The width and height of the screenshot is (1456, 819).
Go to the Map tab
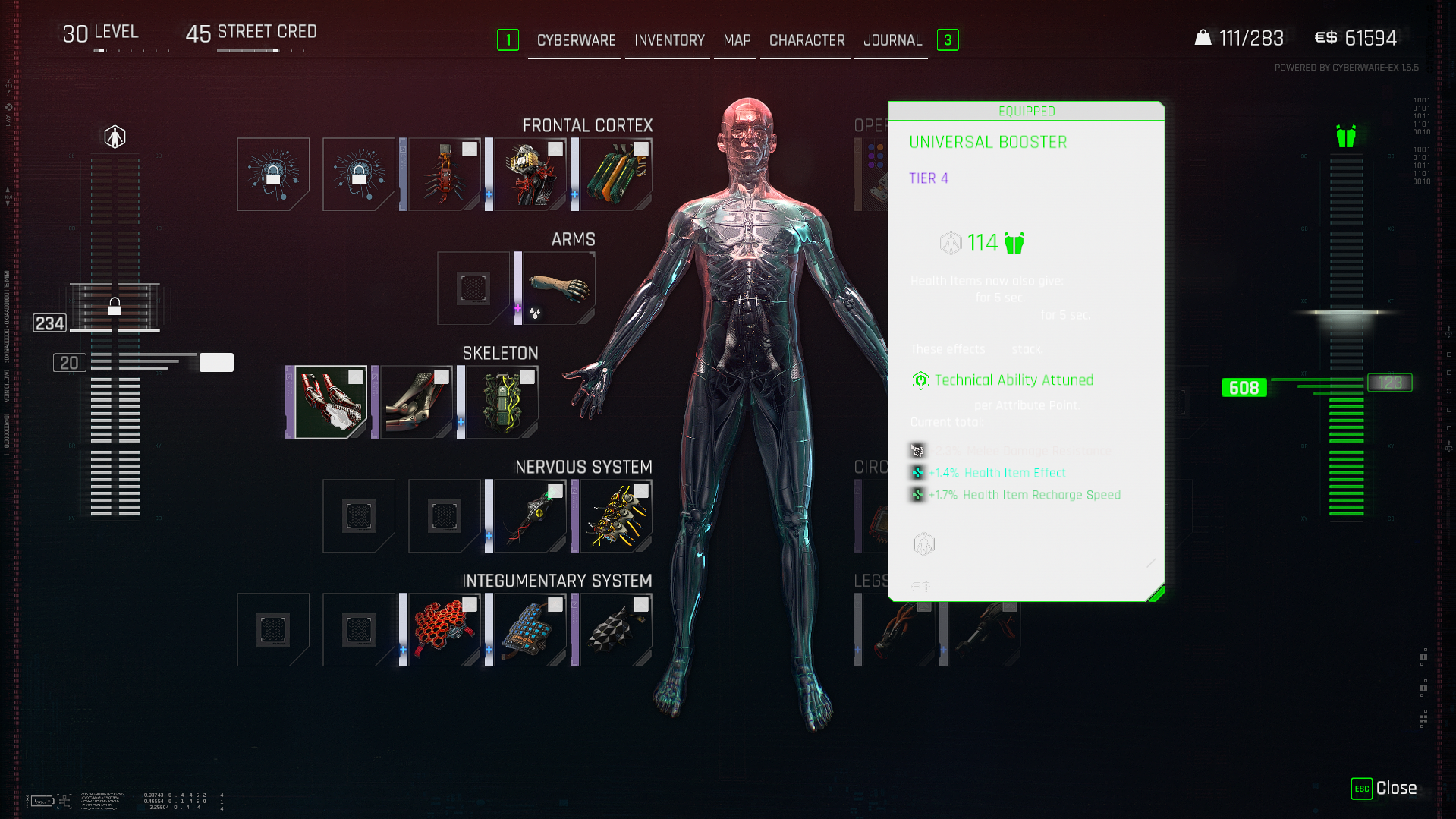tap(737, 40)
